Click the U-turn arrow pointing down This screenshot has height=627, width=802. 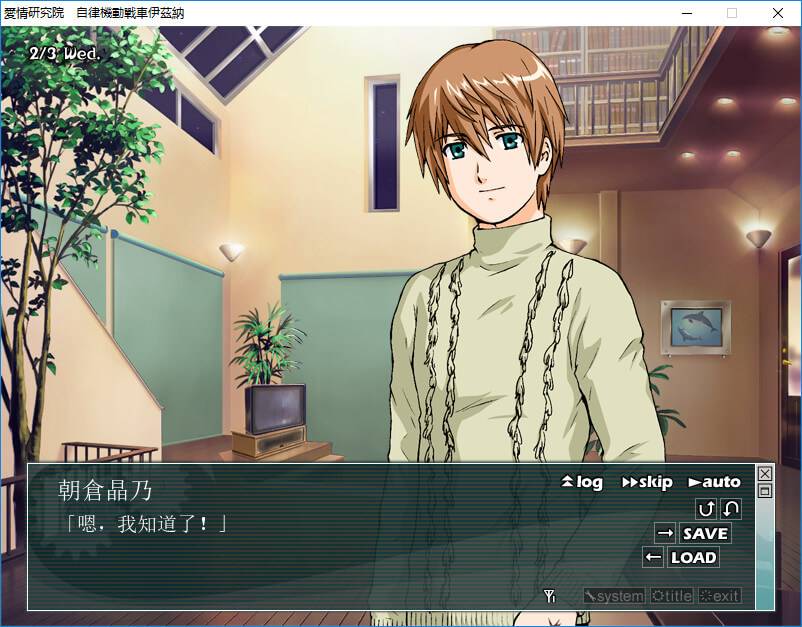(731, 508)
